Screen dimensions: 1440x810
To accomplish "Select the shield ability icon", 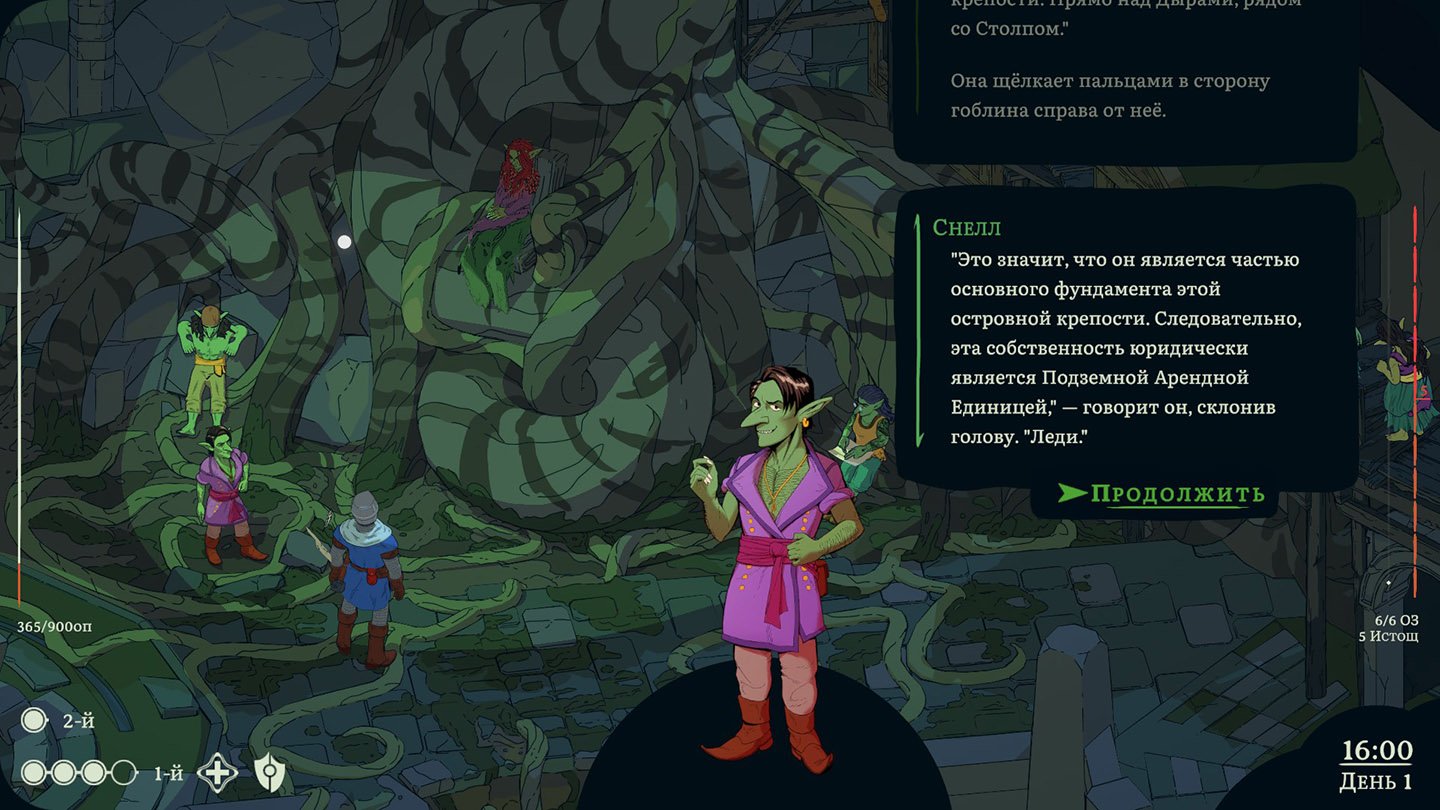I will pos(269,772).
